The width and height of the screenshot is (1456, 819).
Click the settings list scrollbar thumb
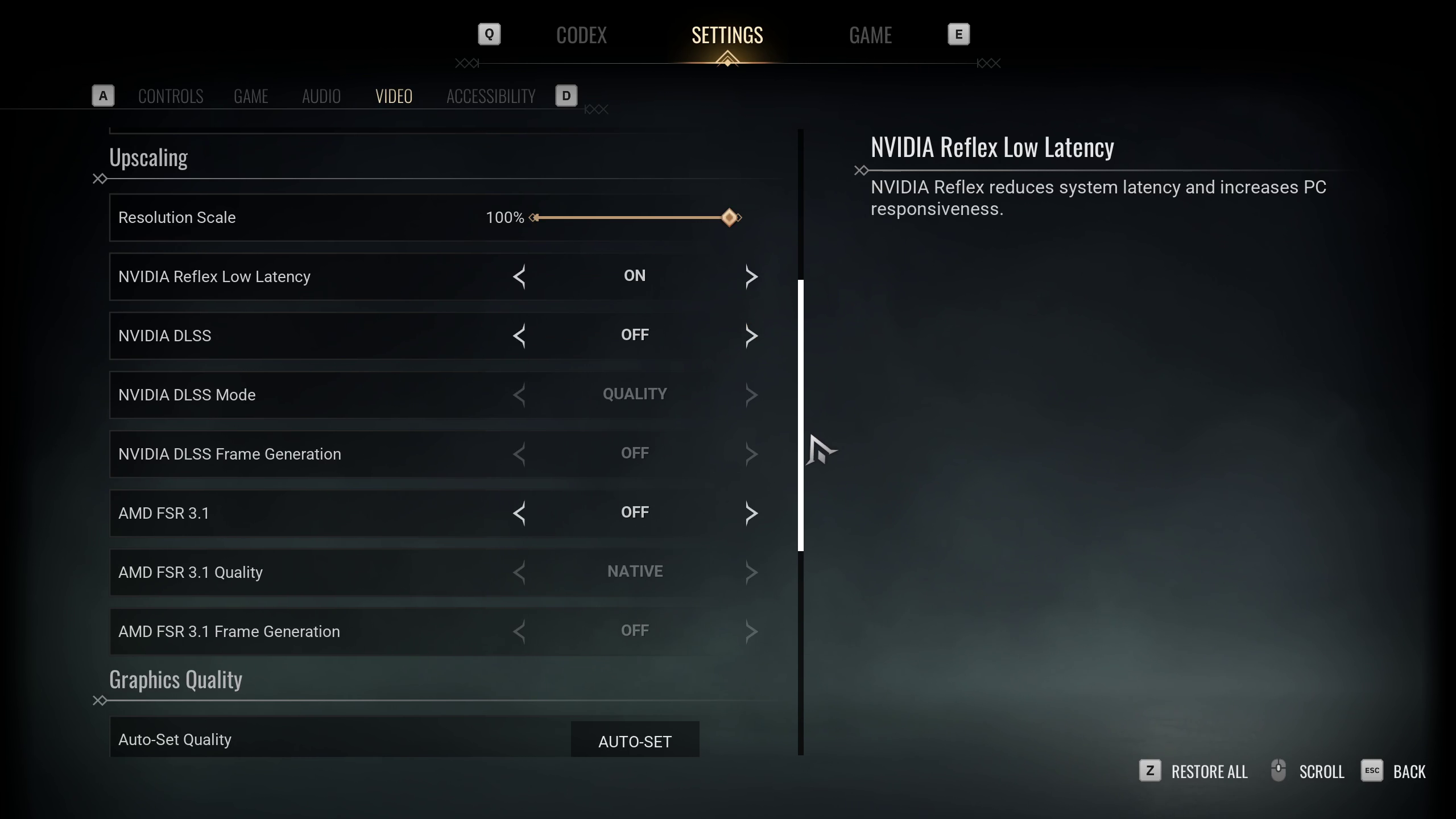801,415
